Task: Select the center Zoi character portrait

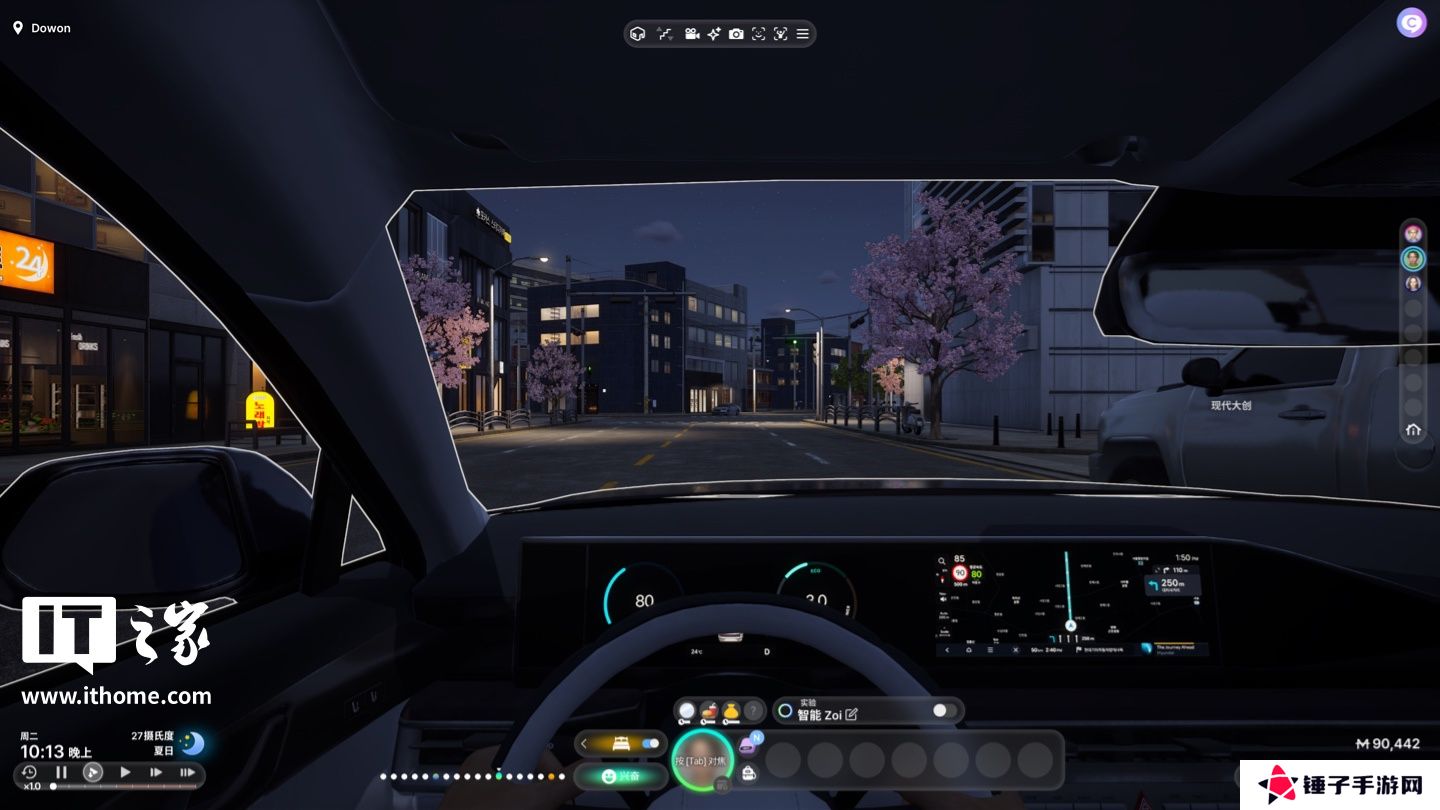Action: (x=702, y=761)
